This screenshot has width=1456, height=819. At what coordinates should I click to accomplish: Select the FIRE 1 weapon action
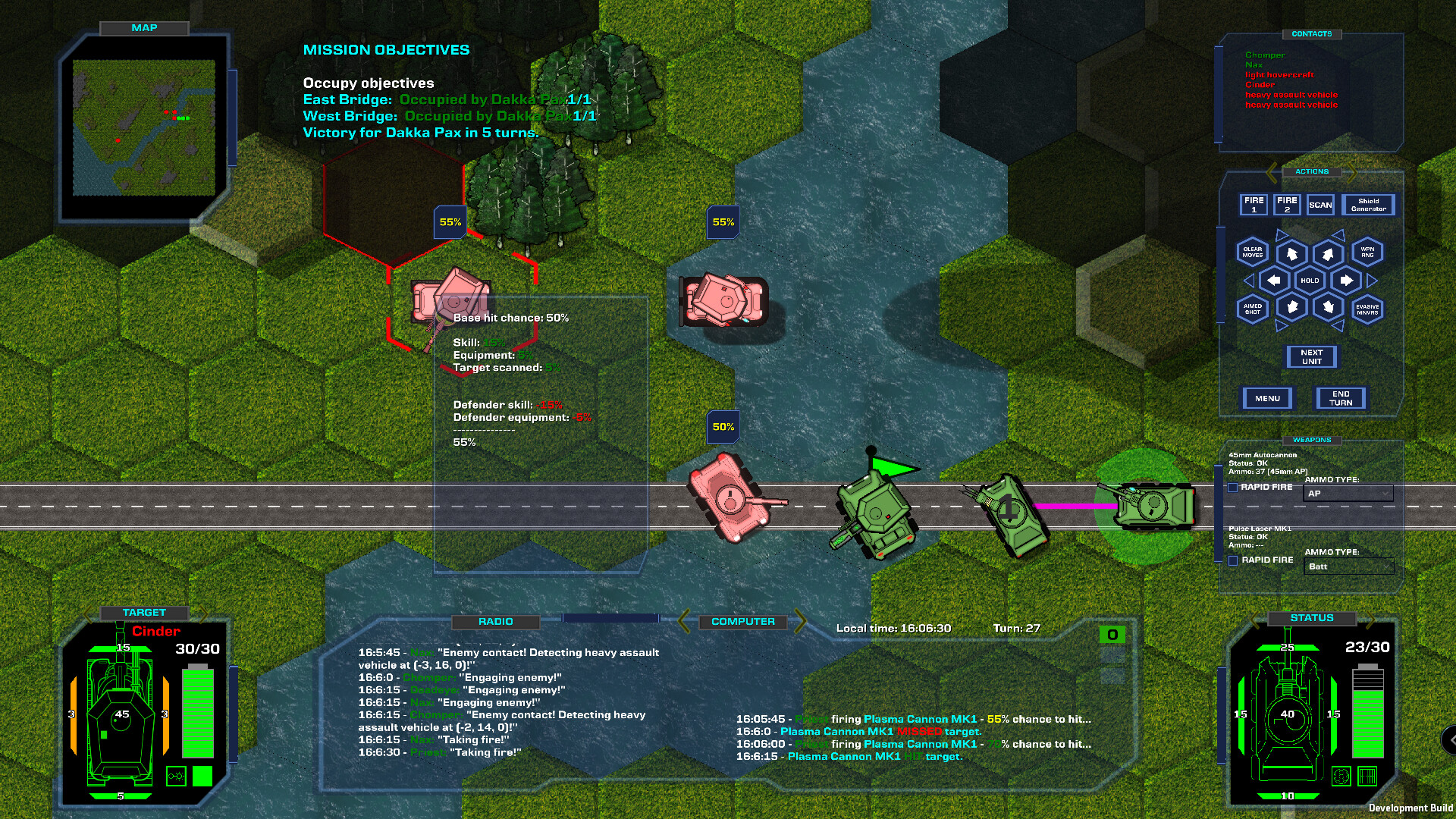click(x=1254, y=204)
